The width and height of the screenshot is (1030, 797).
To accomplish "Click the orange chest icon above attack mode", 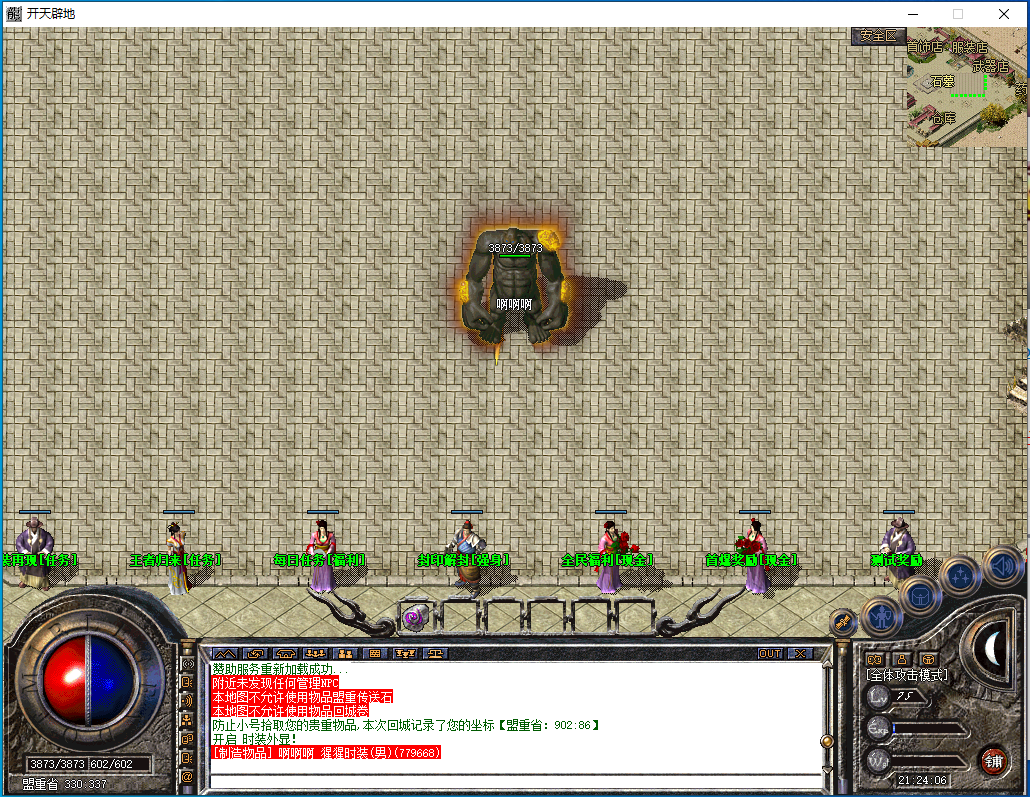I will (x=927, y=658).
